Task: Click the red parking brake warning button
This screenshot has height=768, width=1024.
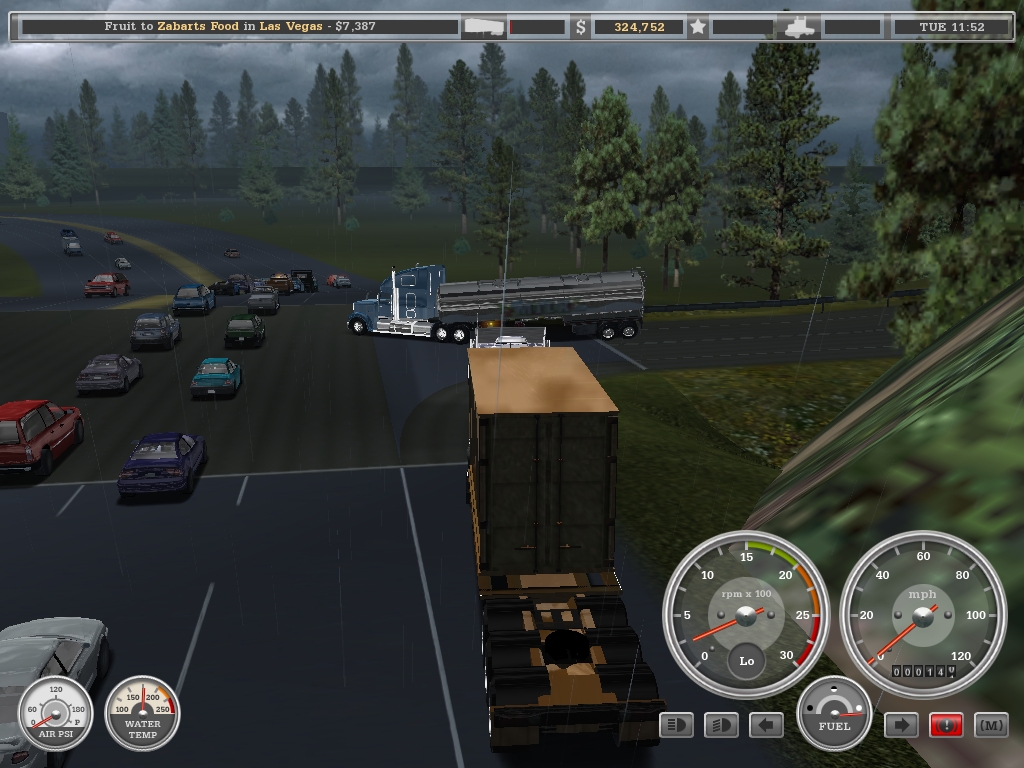Action: (x=946, y=725)
